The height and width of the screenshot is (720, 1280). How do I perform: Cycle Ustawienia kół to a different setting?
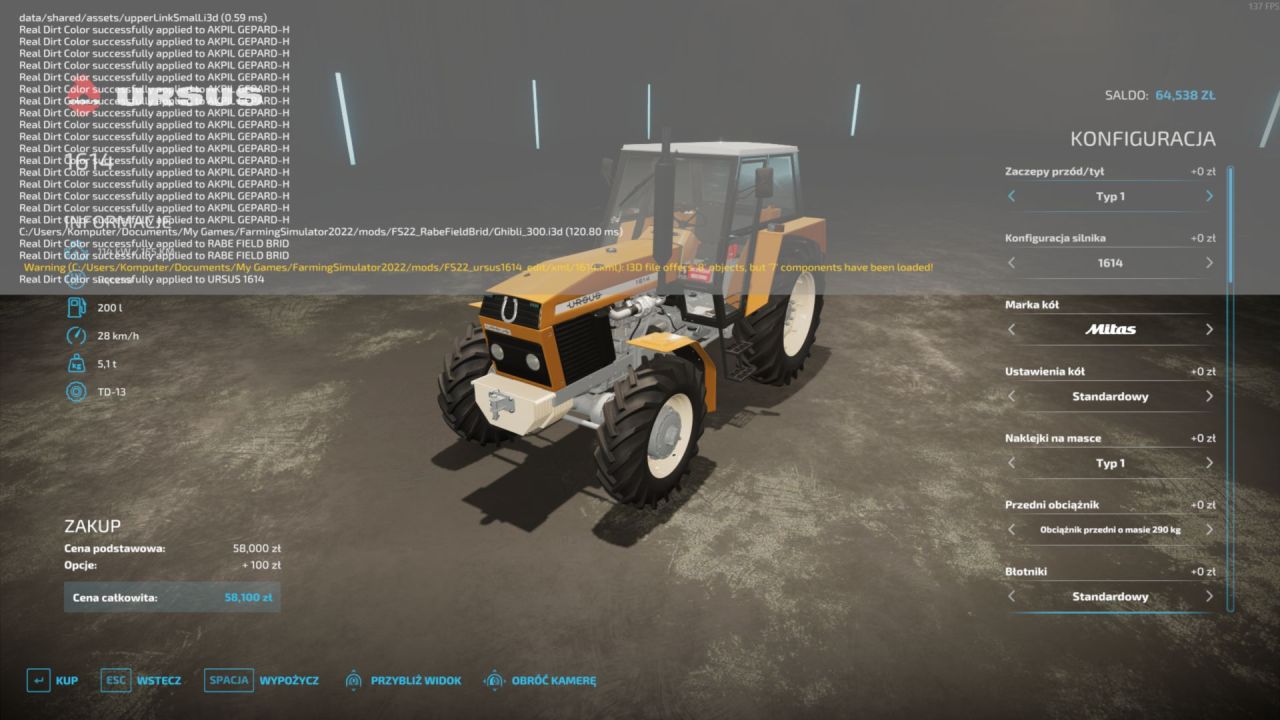pyautogui.click(x=1208, y=396)
